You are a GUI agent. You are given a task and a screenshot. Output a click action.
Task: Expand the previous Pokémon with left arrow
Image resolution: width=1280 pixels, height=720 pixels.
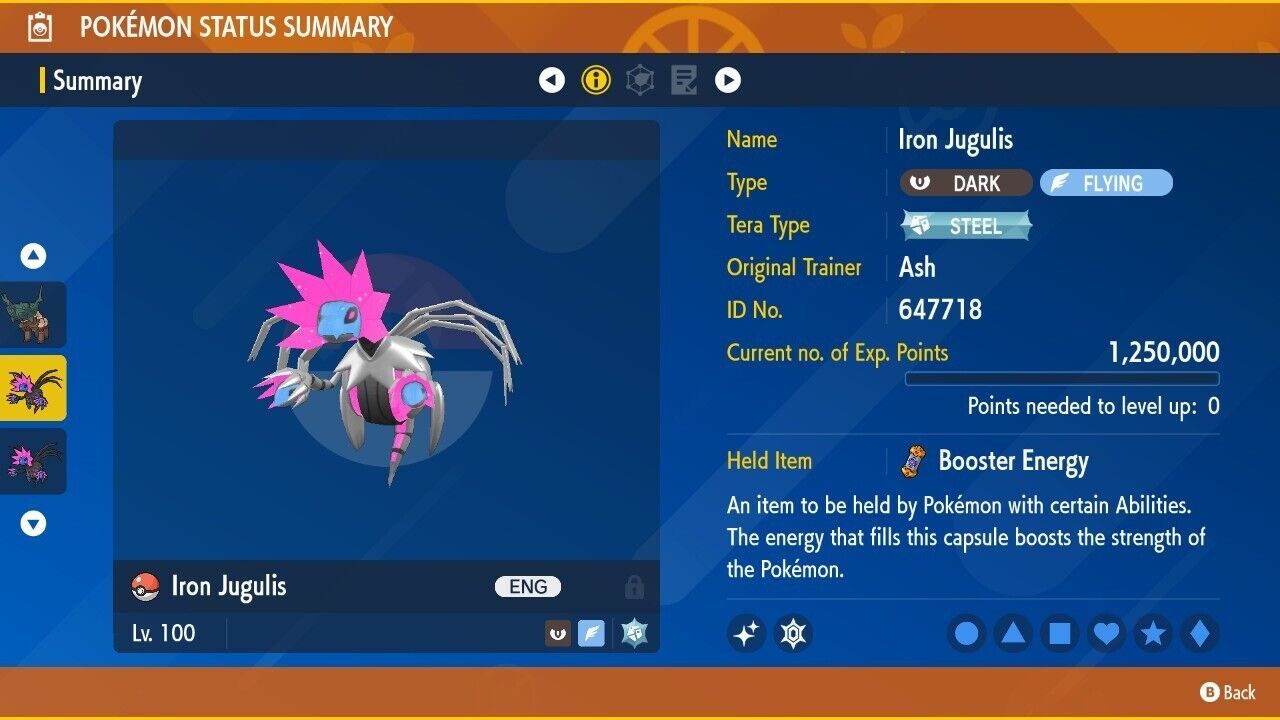pyautogui.click(x=552, y=79)
